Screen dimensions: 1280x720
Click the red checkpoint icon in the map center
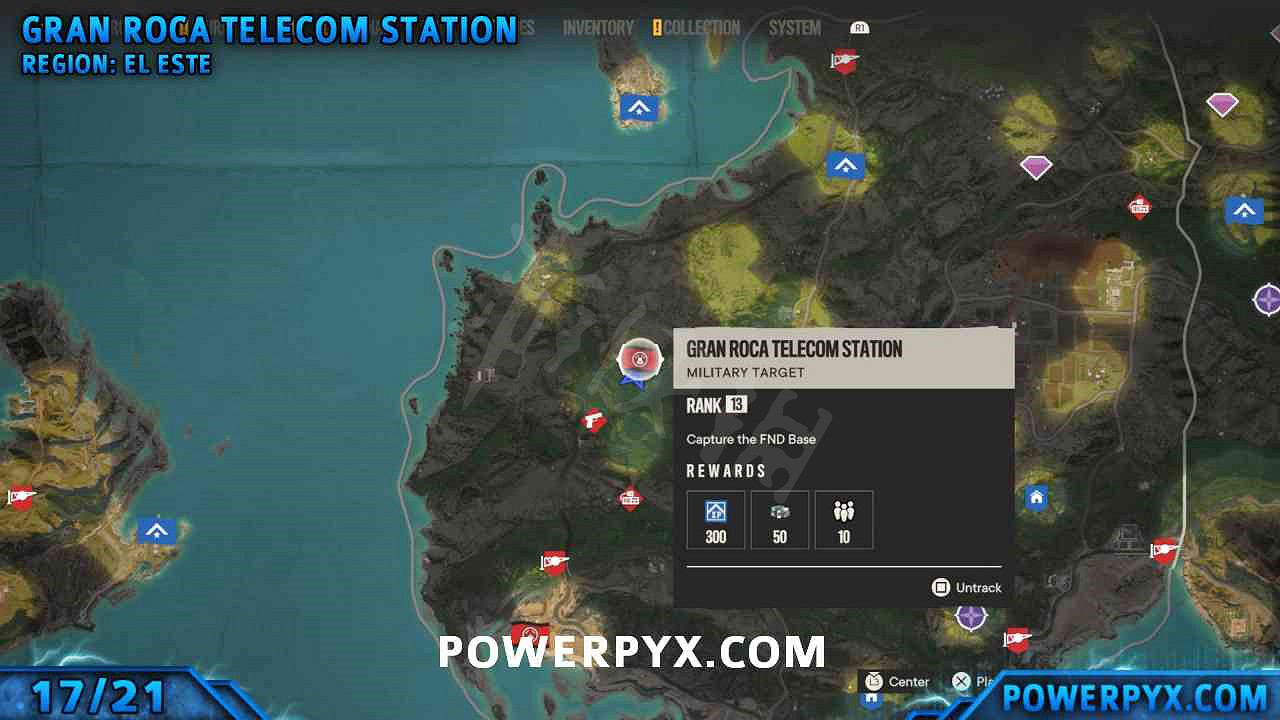[x=629, y=497]
